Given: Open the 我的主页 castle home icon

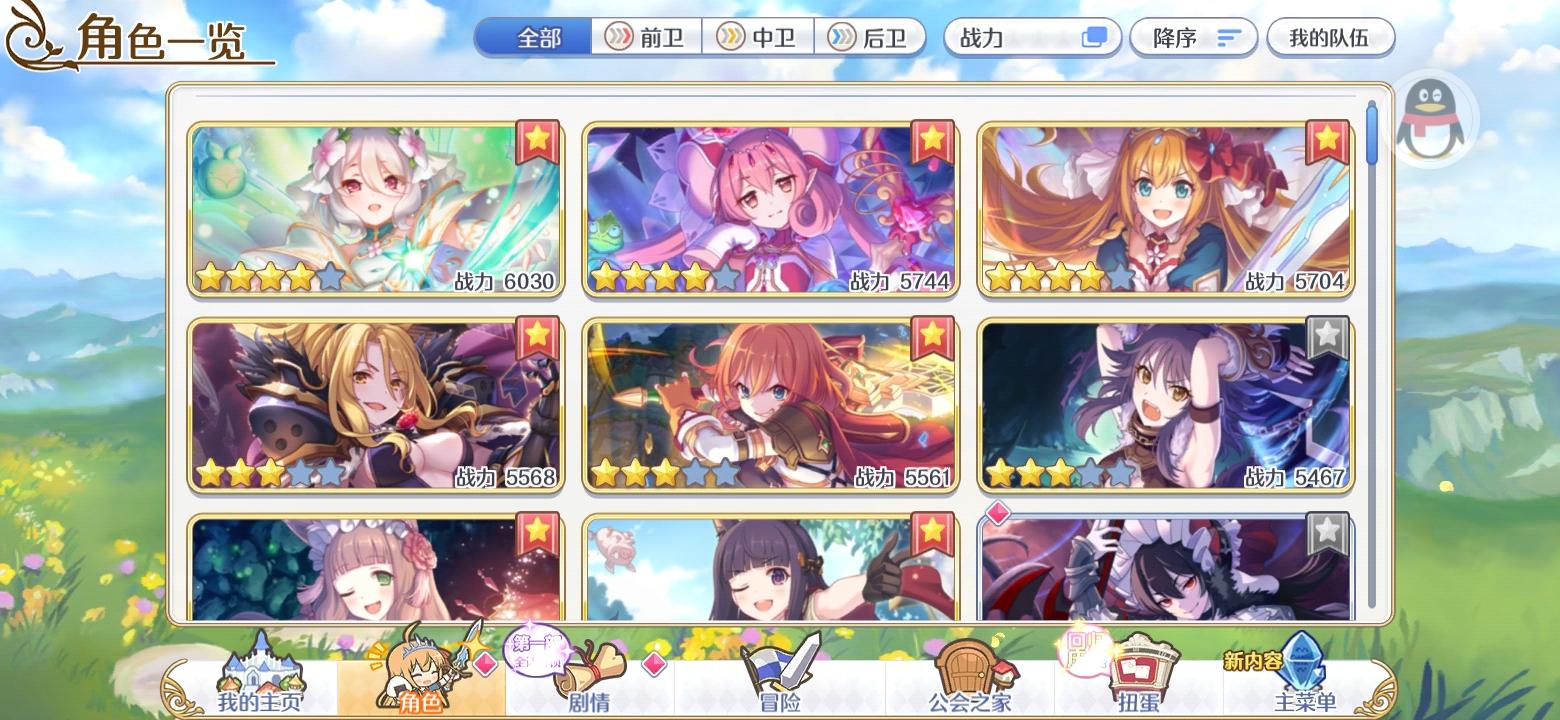Looking at the screenshot, I should point(260,670).
